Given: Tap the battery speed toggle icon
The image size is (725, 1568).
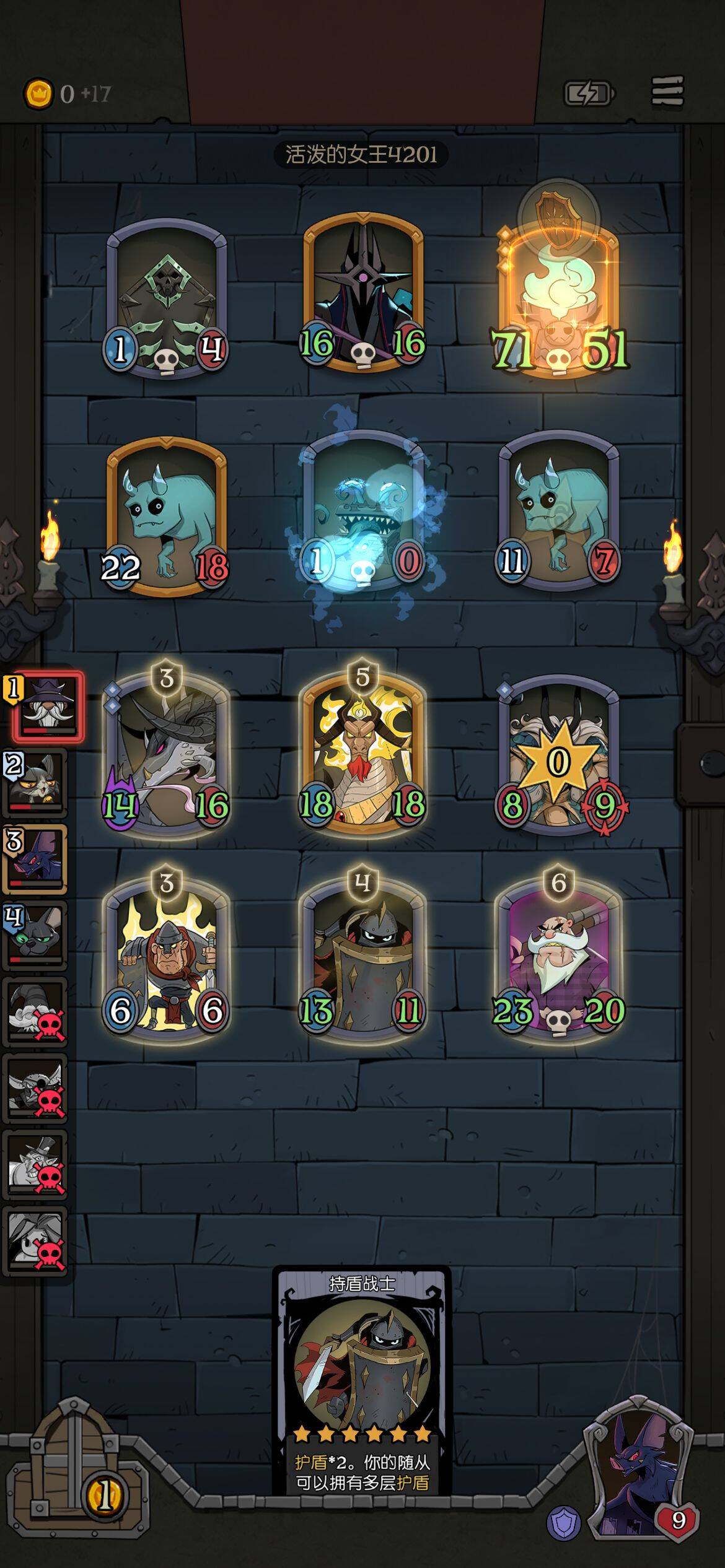Looking at the screenshot, I should pos(589,94).
